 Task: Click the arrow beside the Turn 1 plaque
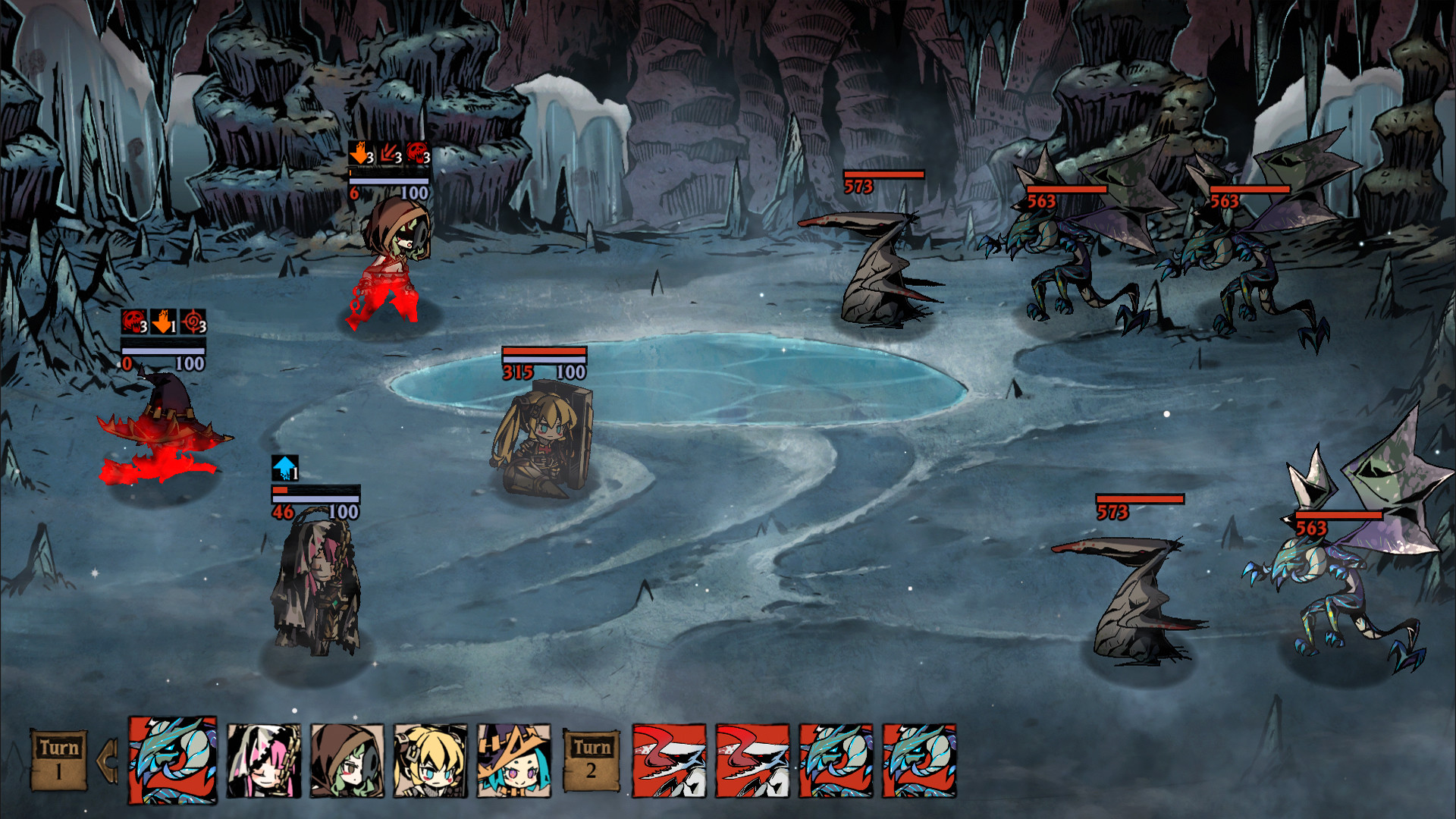coord(108,760)
